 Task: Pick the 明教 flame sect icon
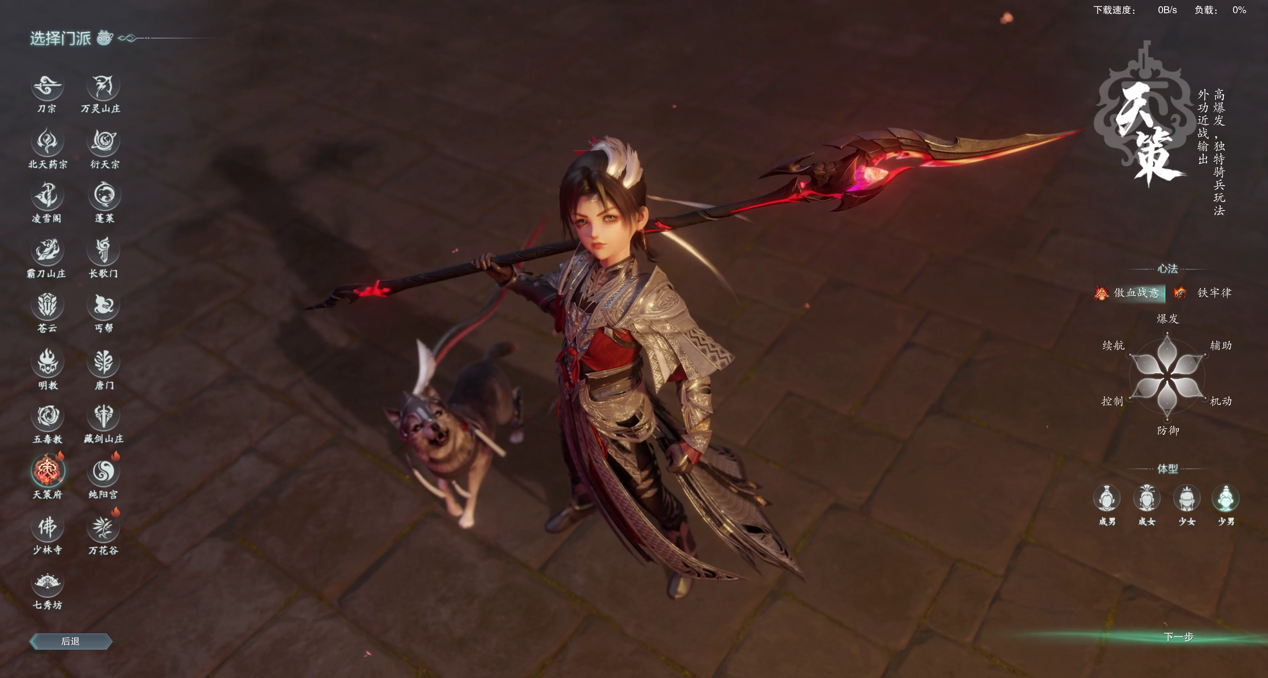point(47,363)
